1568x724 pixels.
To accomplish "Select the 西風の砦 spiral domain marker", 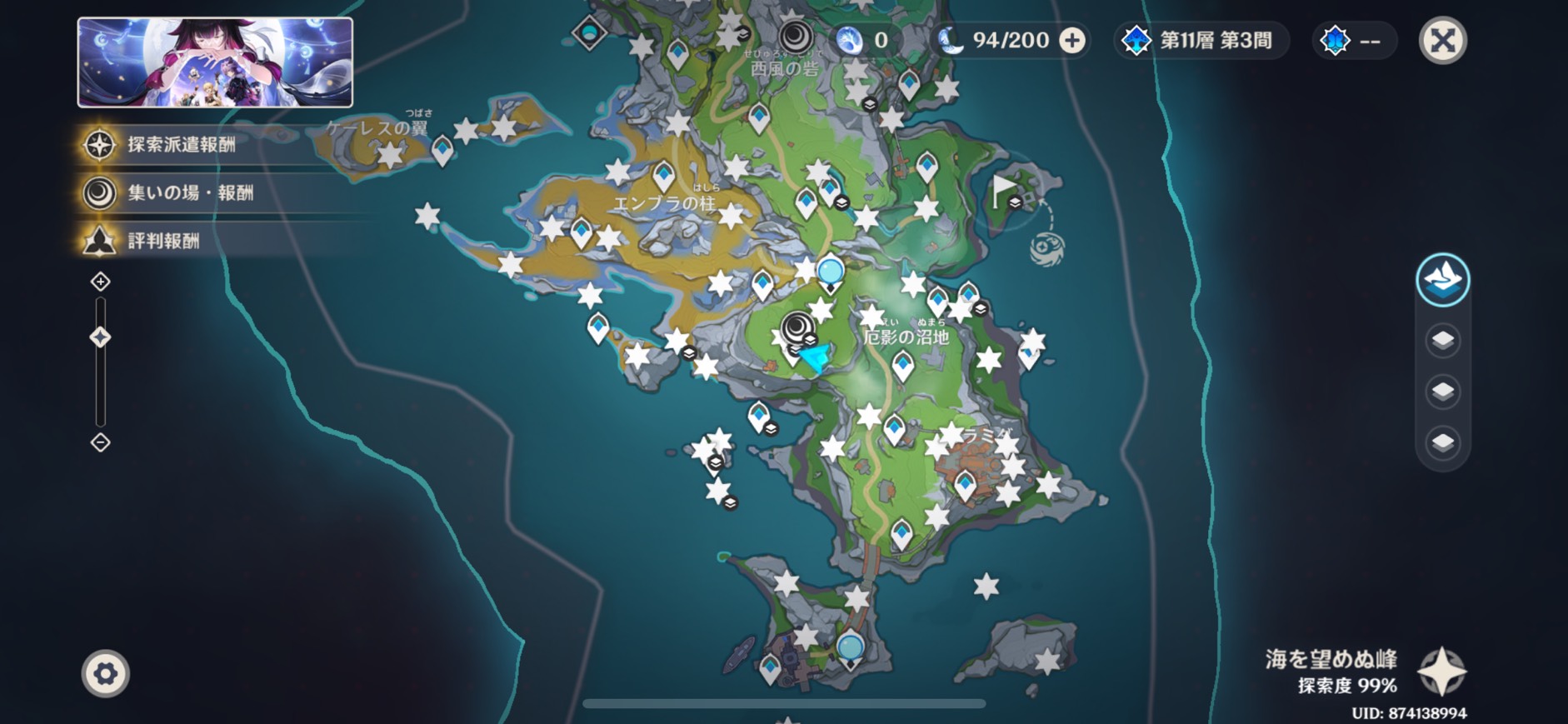I will pos(796,37).
